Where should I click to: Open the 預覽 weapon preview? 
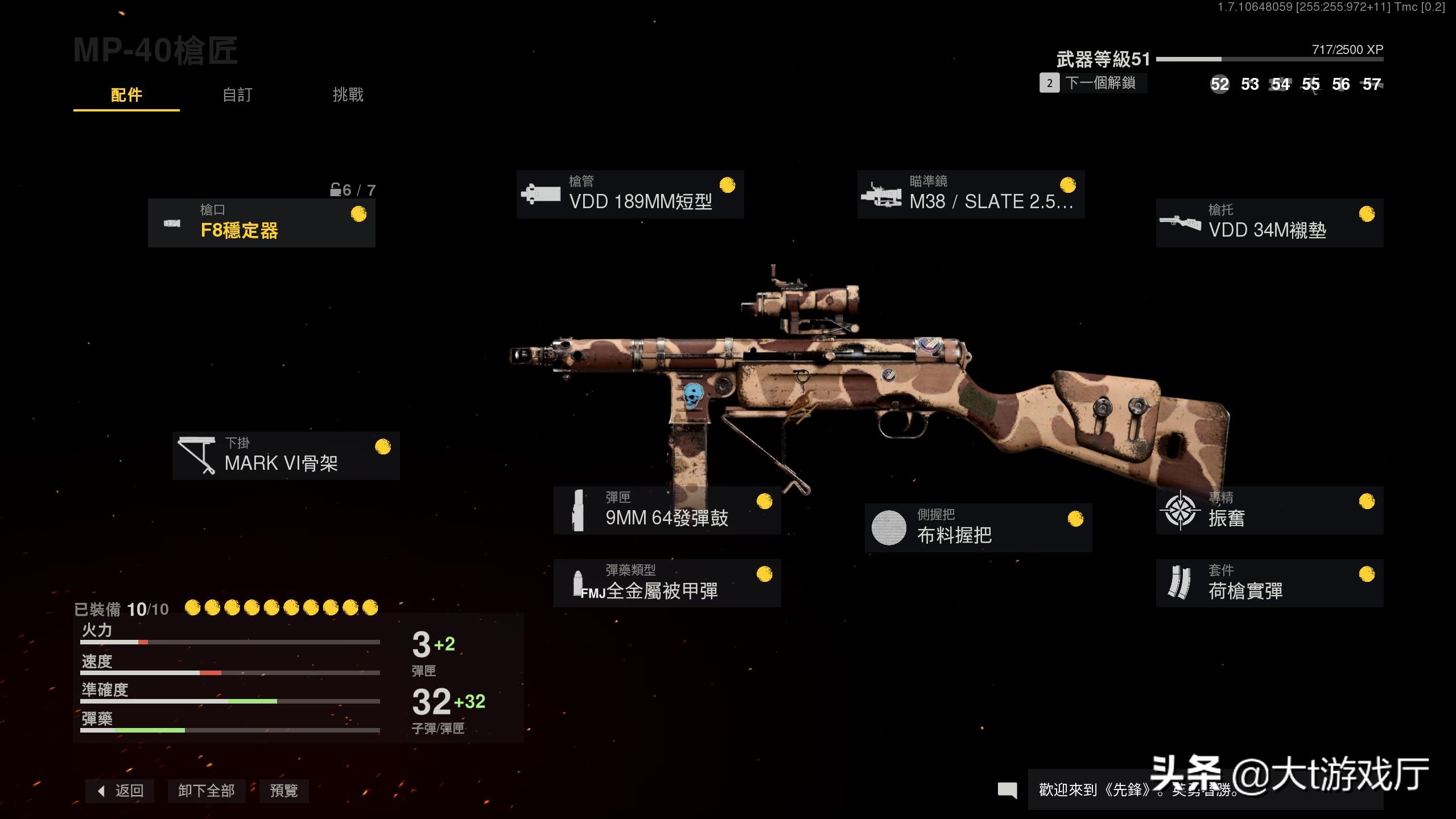[283, 791]
